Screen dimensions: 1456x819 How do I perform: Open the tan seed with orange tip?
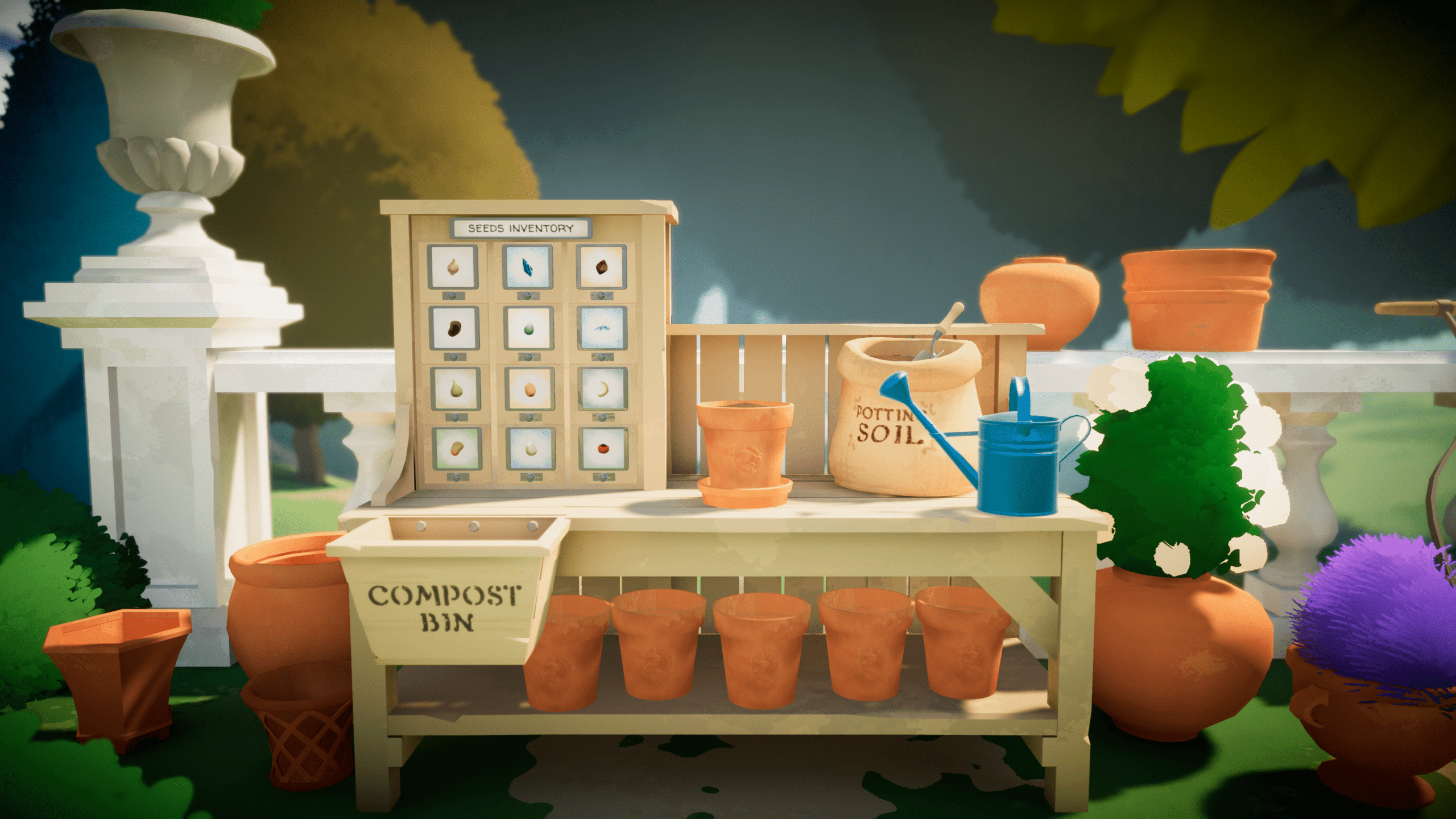click(456, 449)
